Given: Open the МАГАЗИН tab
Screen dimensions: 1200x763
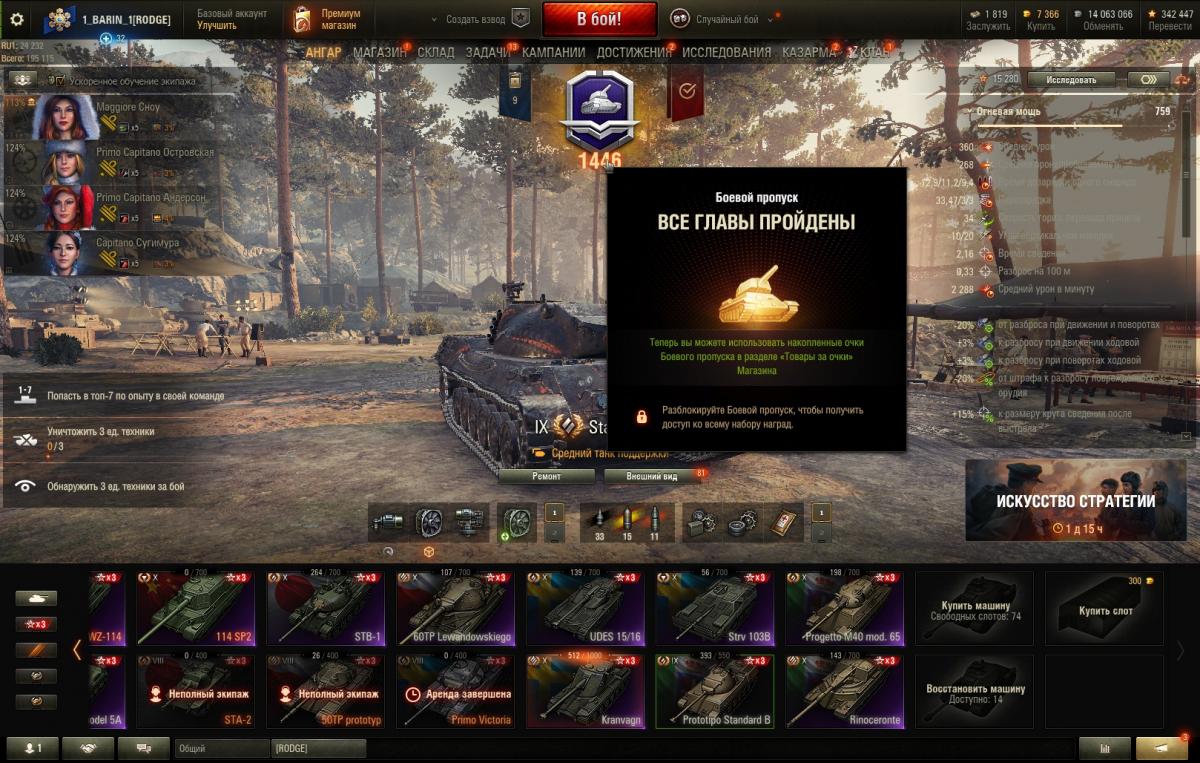Looking at the screenshot, I should point(379,52).
